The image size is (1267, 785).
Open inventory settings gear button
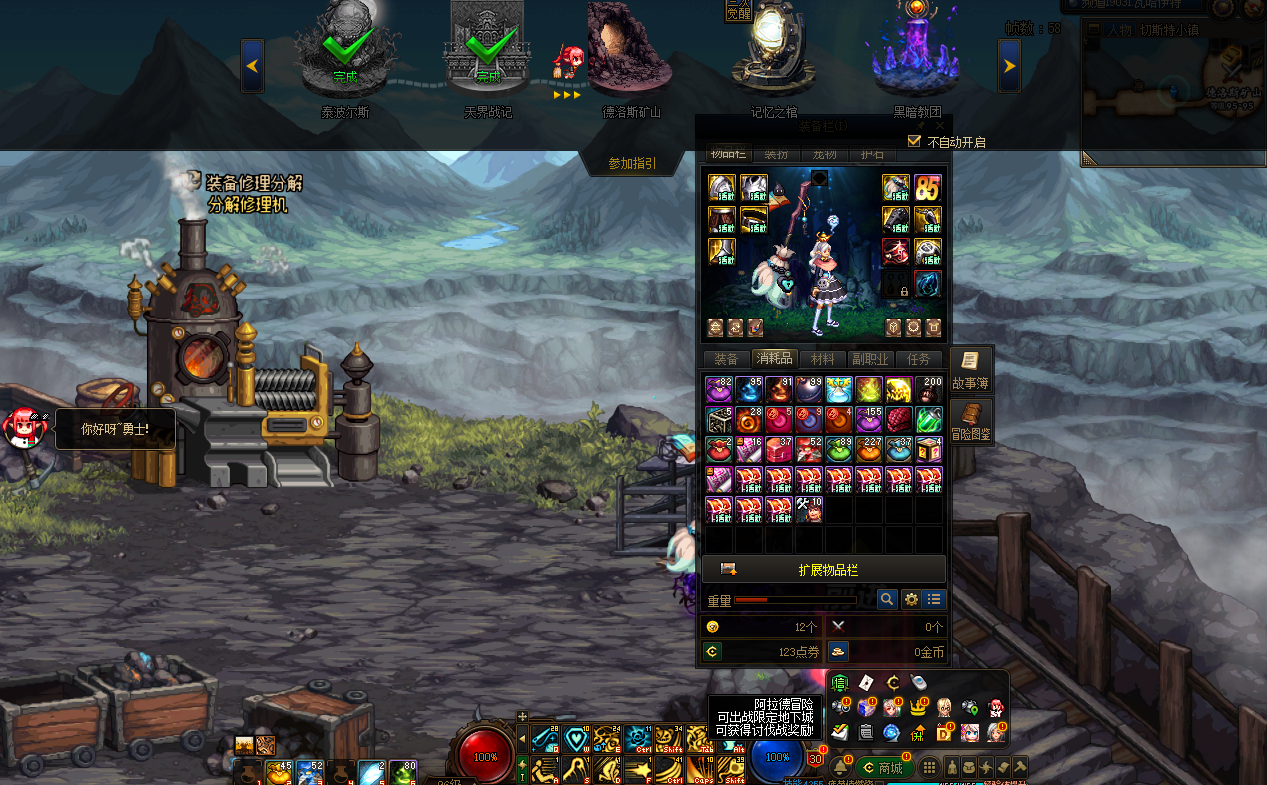tap(911, 599)
